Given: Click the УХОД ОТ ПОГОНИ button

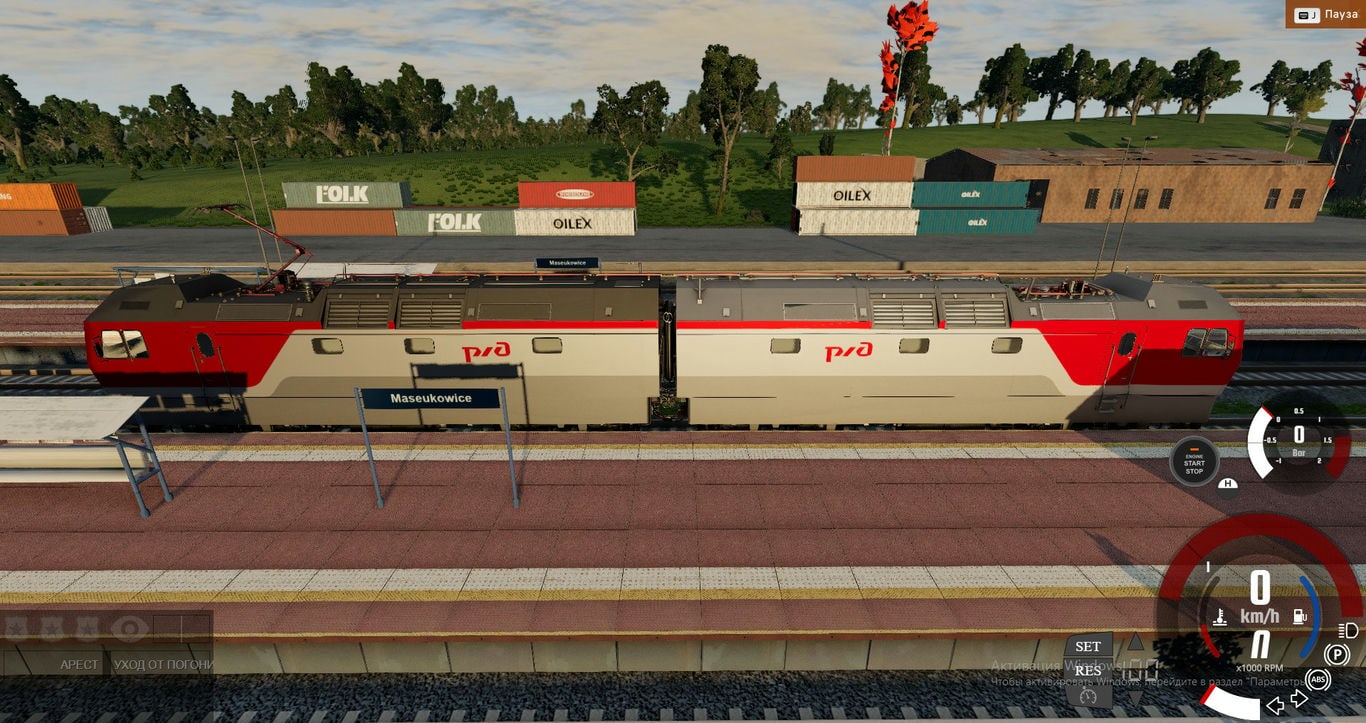Looking at the screenshot, I should coord(162,664).
